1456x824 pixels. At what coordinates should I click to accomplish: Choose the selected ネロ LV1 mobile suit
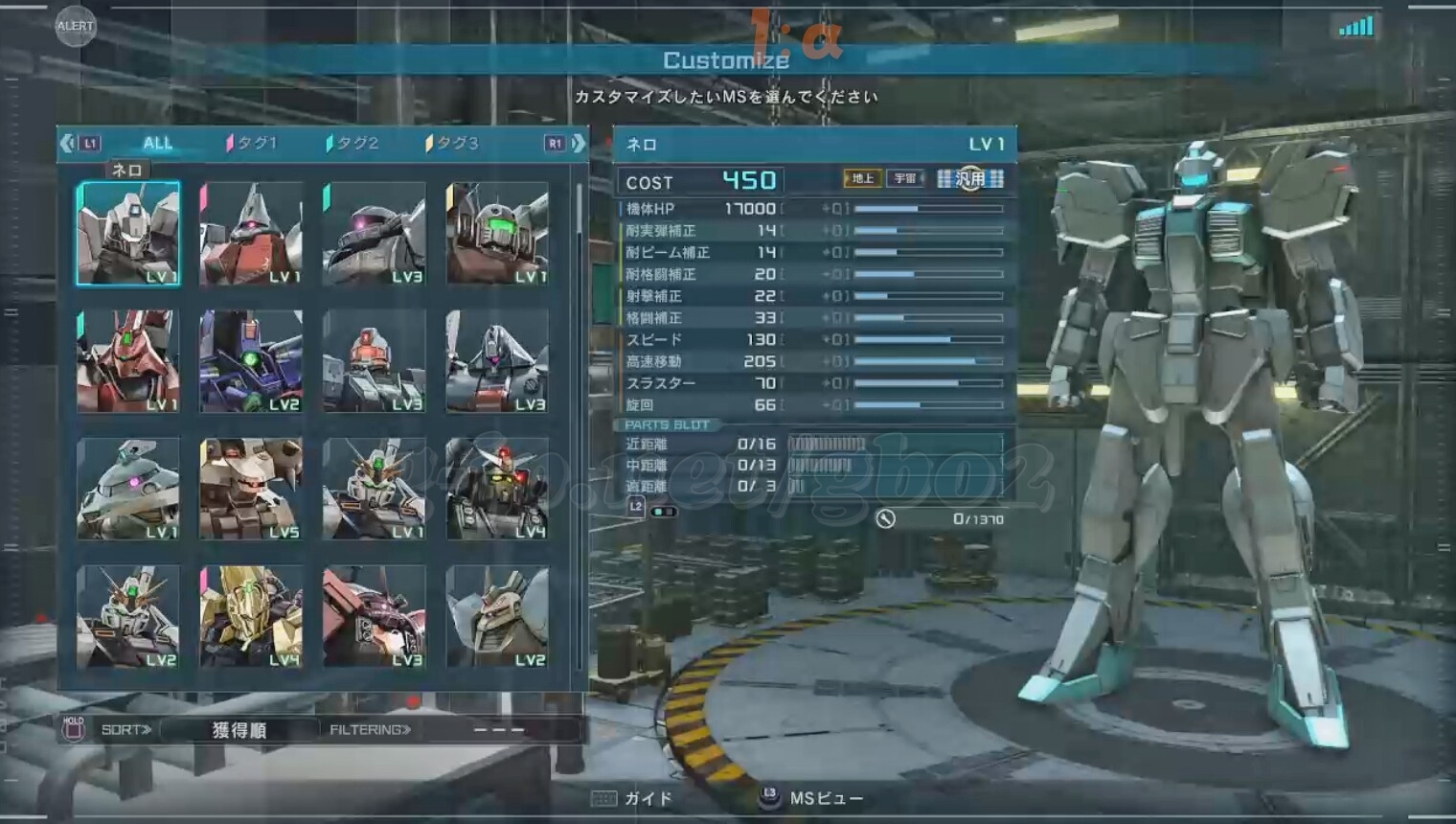click(x=128, y=234)
